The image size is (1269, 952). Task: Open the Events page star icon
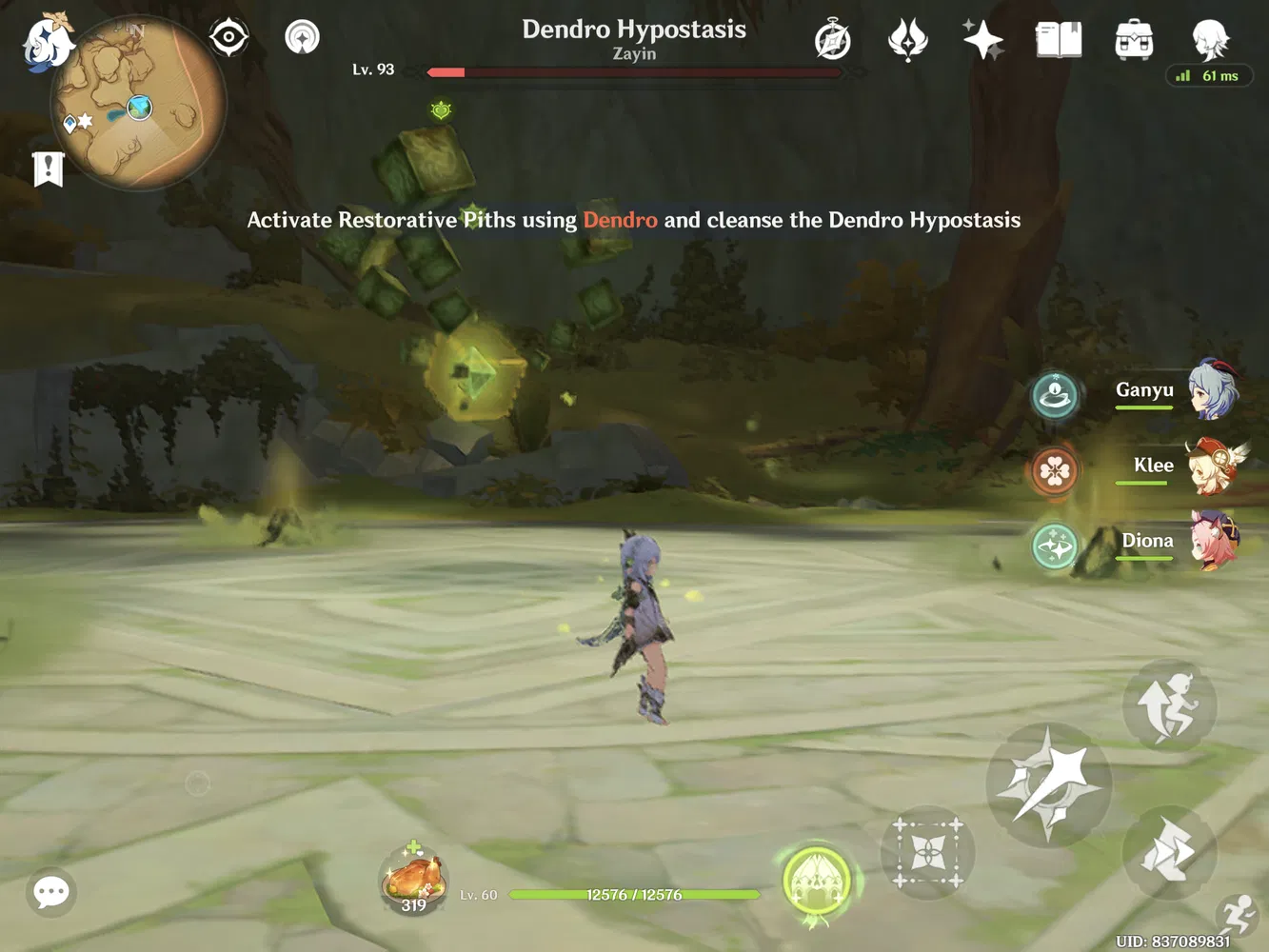[x=982, y=38]
